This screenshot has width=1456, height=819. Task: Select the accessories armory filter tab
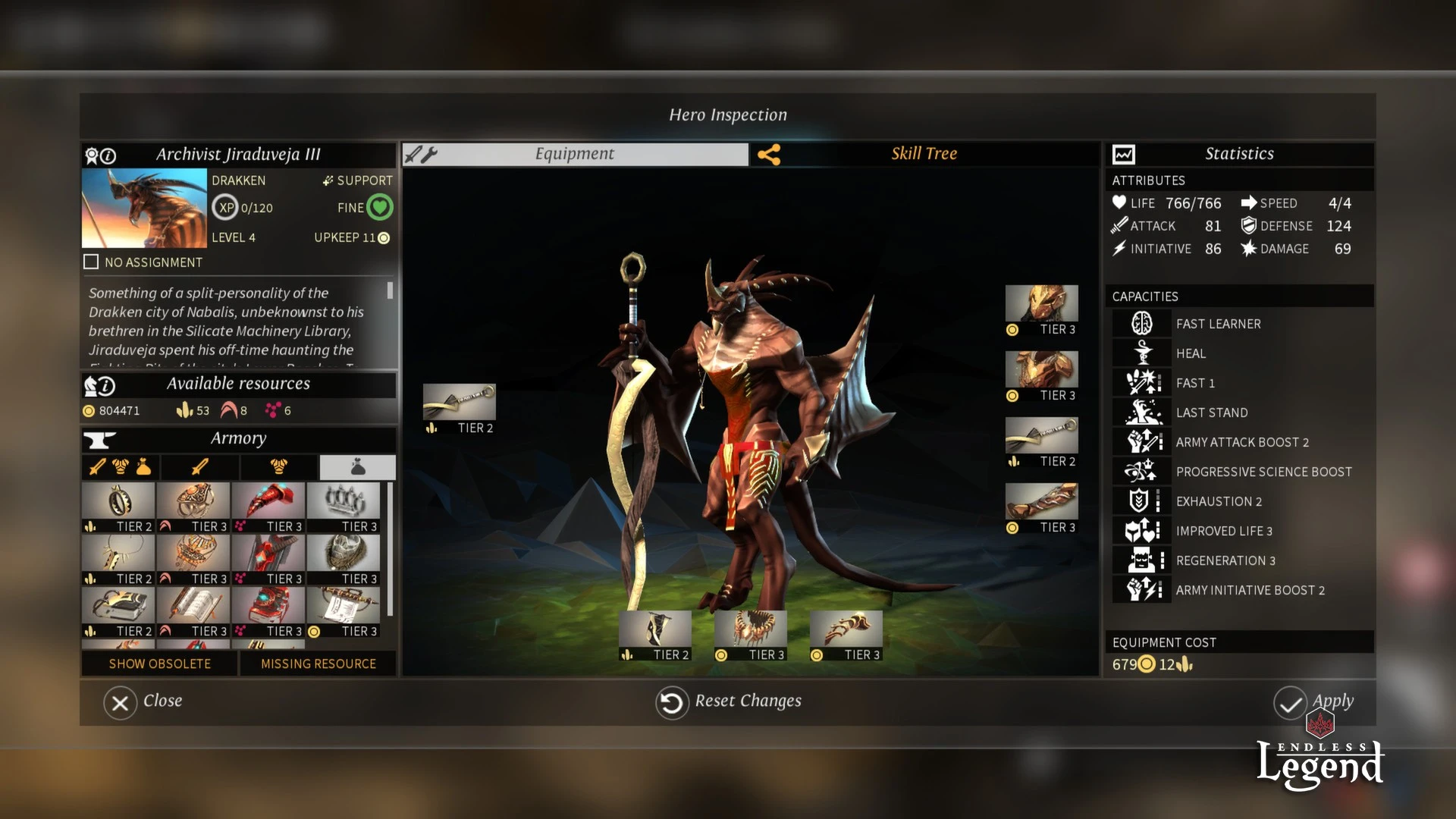(x=357, y=467)
